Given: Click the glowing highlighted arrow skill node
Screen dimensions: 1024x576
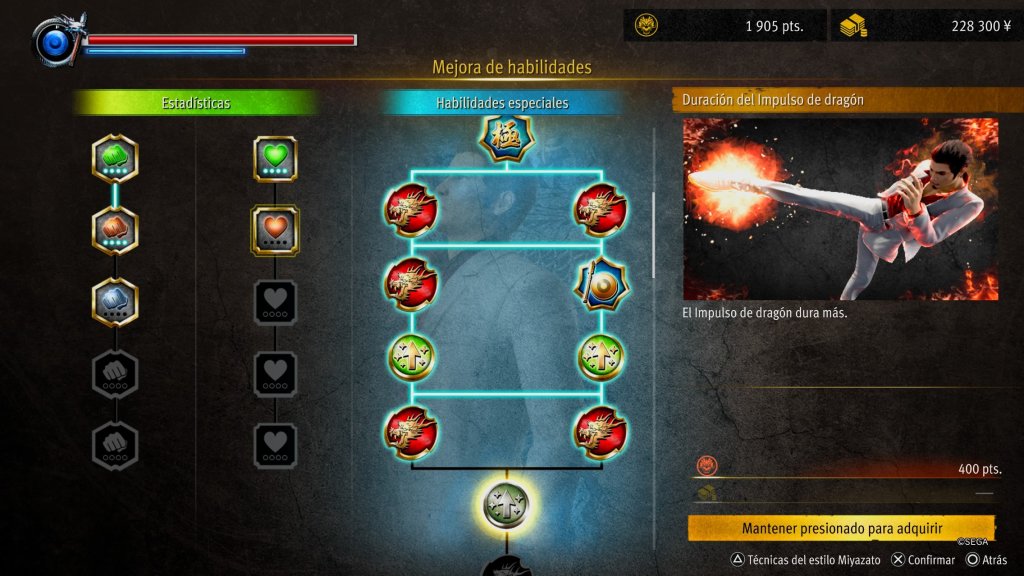Looking at the screenshot, I should (506, 504).
